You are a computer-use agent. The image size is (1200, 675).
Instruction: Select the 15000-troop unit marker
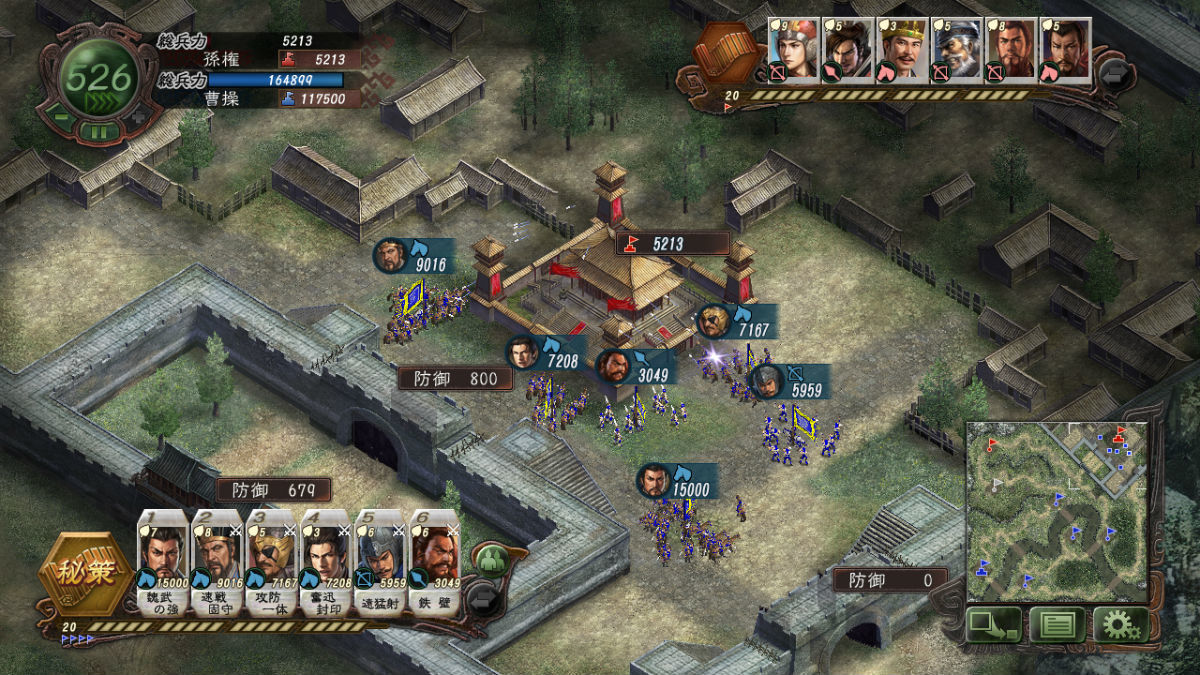click(655, 481)
